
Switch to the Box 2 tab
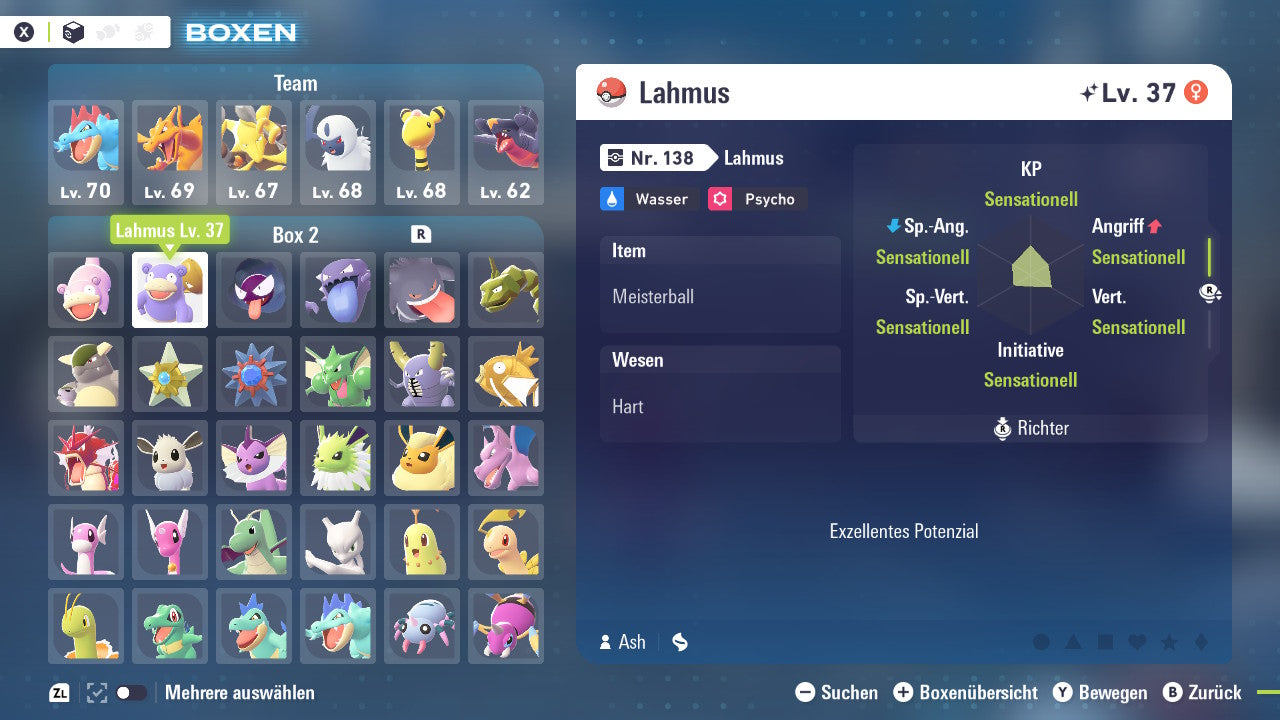[295, 235]
